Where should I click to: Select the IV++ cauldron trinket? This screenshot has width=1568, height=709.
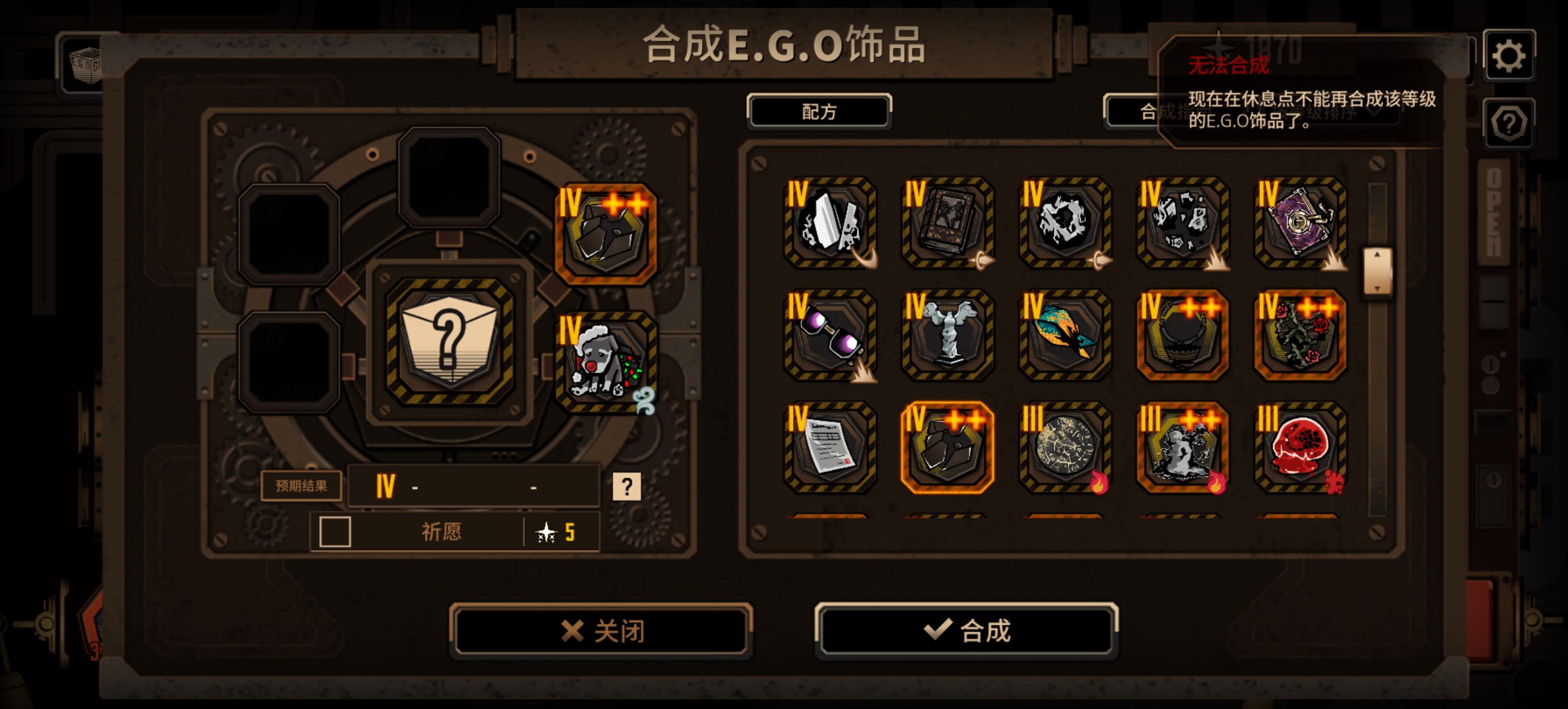click(x=1181, y=337)
